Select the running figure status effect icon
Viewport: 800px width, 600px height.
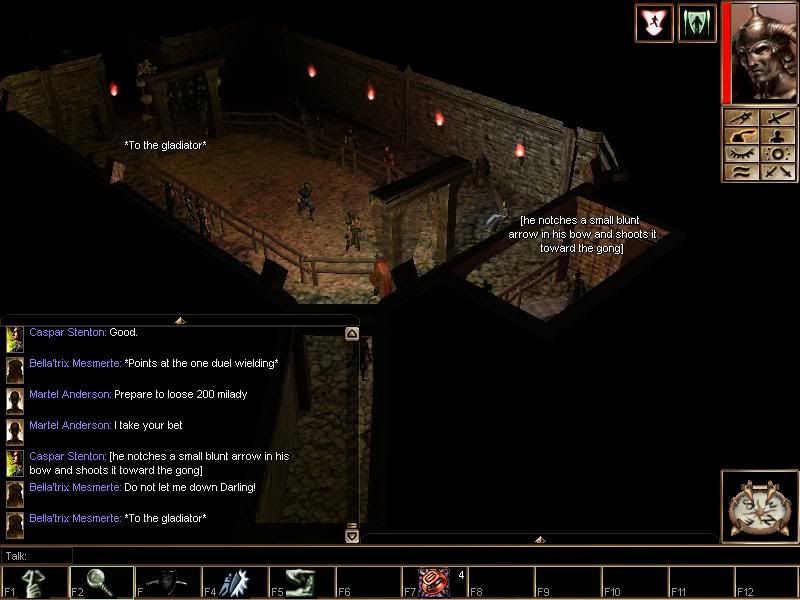[x=653, y=23]
